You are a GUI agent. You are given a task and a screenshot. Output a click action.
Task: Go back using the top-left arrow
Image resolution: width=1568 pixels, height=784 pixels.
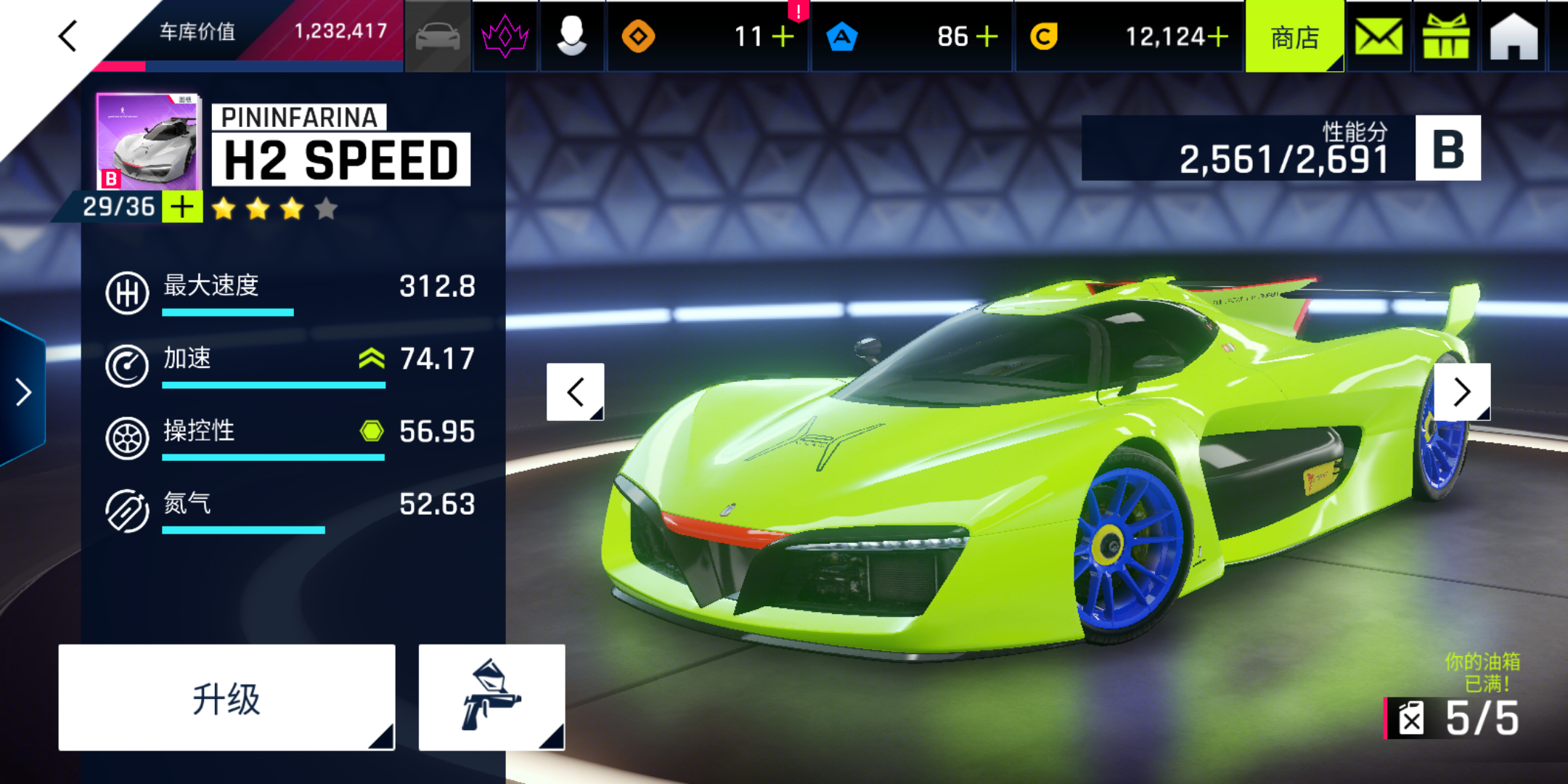[x=68, y=36]
